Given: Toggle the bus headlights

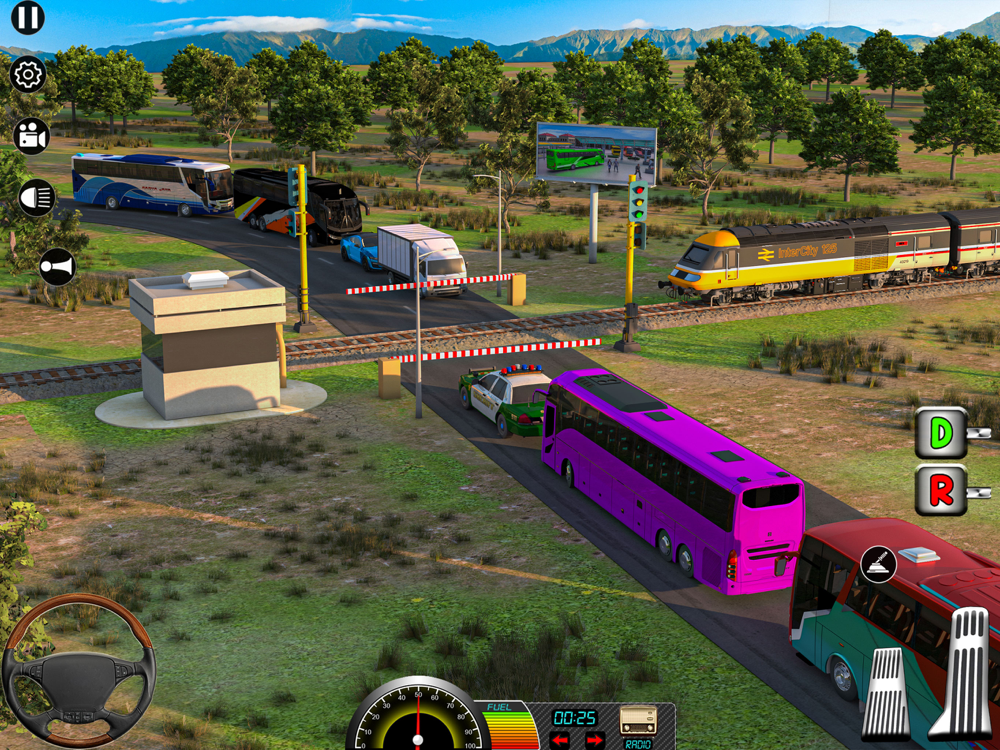Looking at the screenshot, I should (x=38, y=197).
